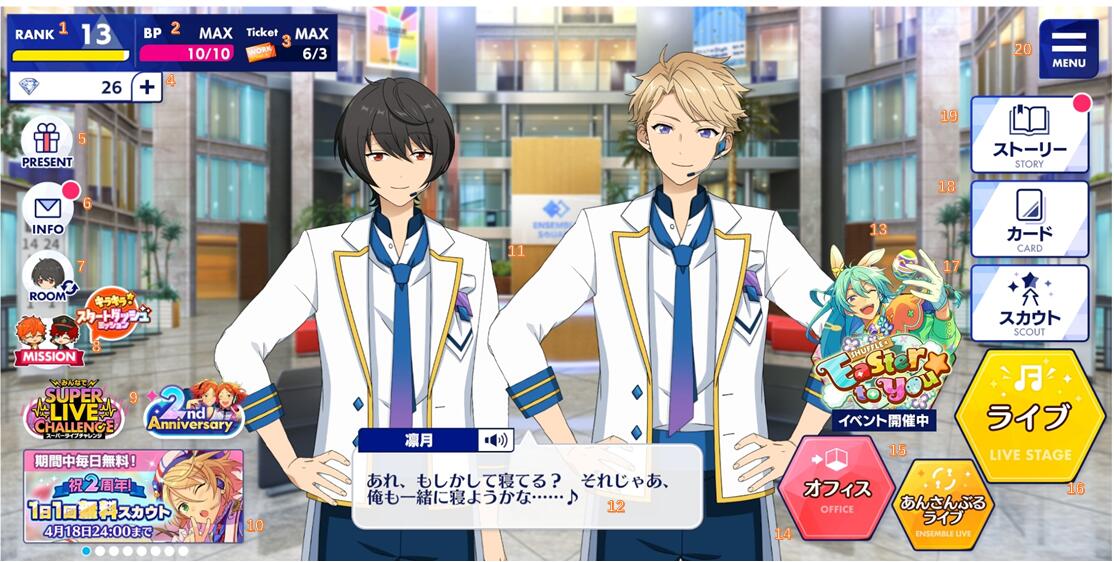This screenshot has width=1114, height=562.
Task: Enter the Live Stage
Action: click(x=1030, y=417)
